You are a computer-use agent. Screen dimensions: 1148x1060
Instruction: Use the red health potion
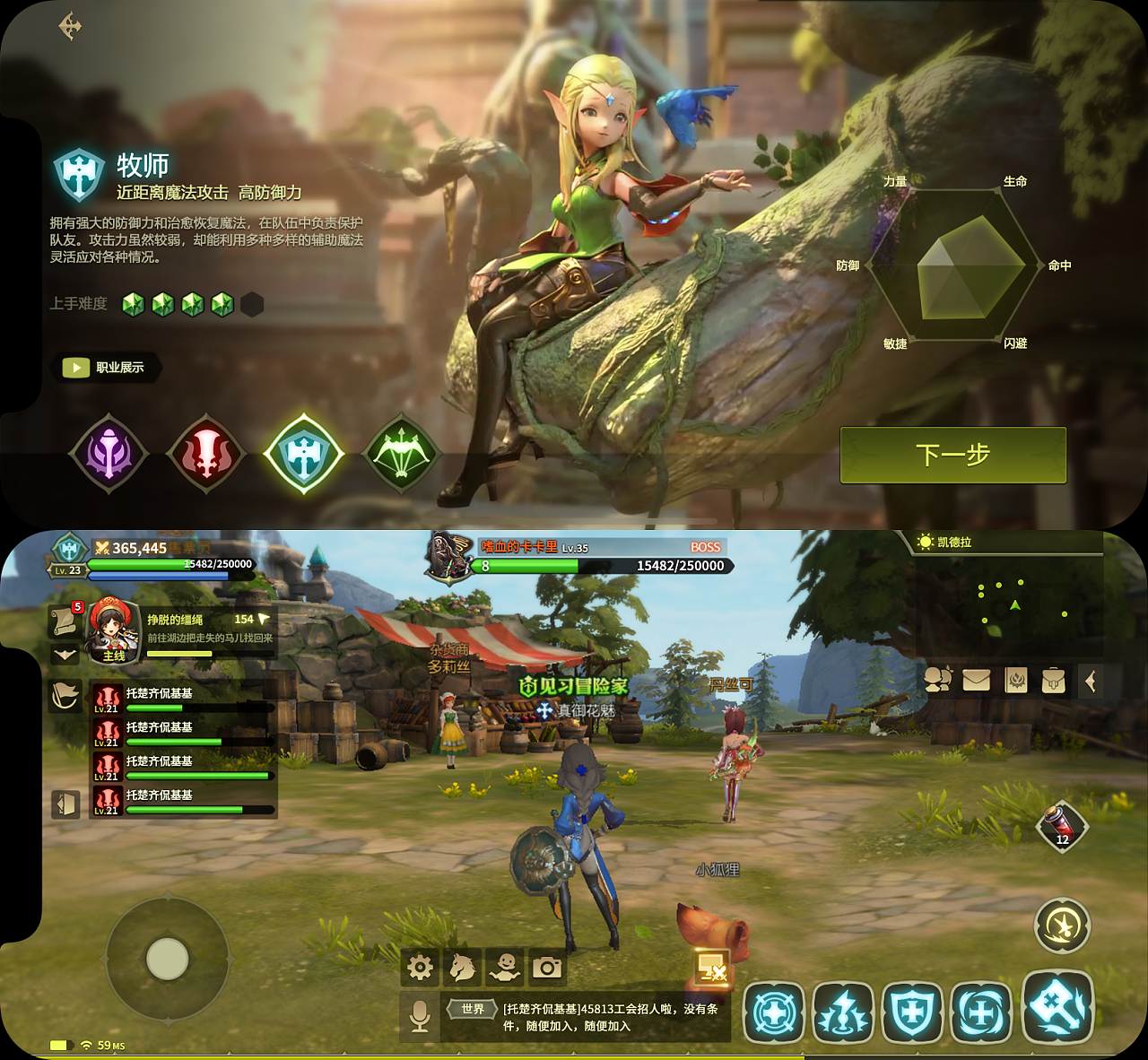(x=1061, y=825)
